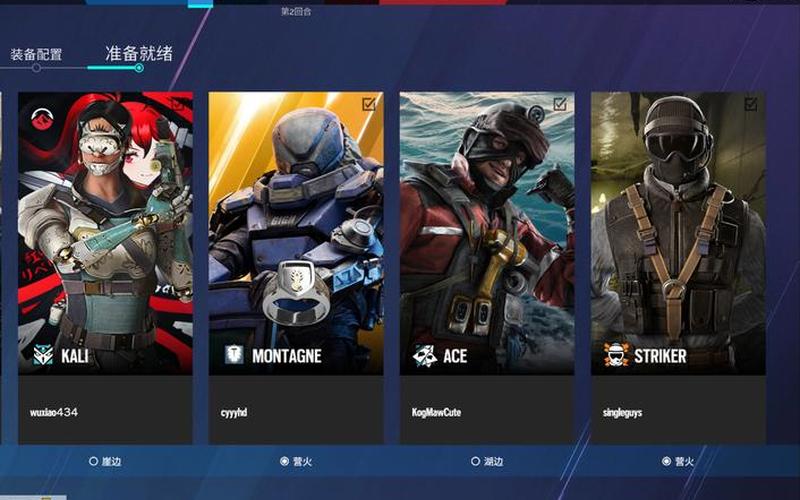This screenshot has height=500, width=800.
Task: Choose the 湖边 spawn option
Action: pyautogui.click(x=487, y=461)
